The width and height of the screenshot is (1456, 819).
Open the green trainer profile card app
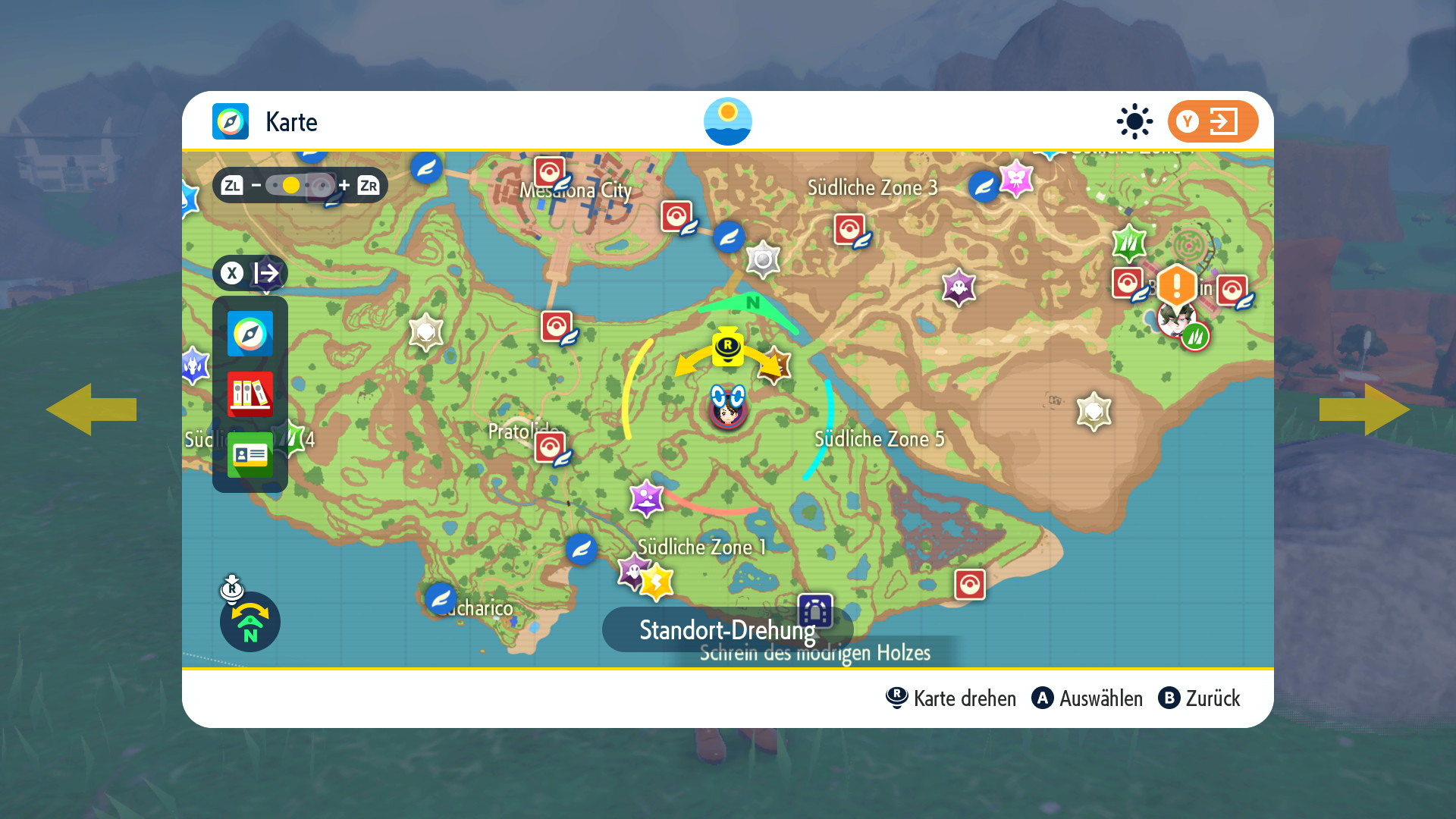(250, 454)
